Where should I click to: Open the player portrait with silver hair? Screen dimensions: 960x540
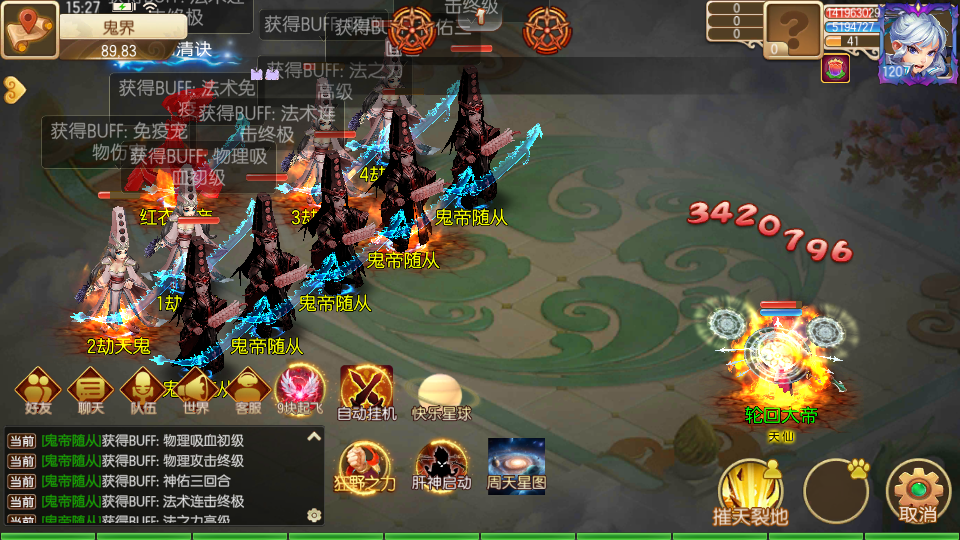pos(917,41)
